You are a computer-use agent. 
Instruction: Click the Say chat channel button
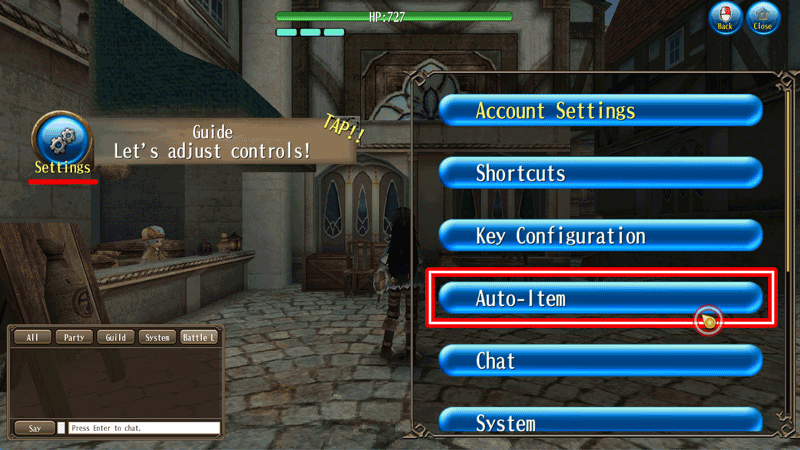pyautogui.click(x=34, y=428)
